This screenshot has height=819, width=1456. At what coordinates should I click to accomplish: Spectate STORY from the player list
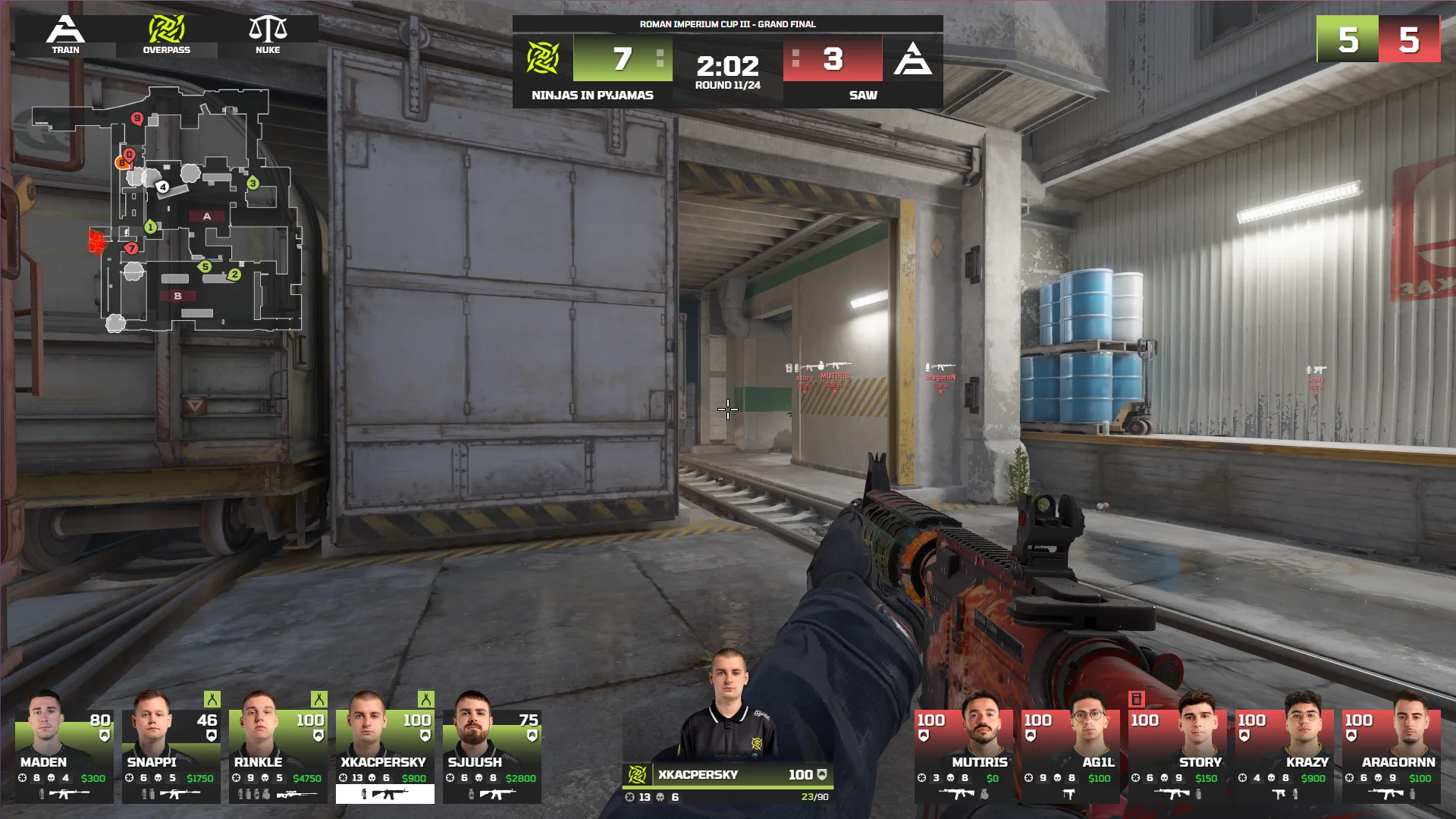pyautogui.click(x=1177, y=748)
